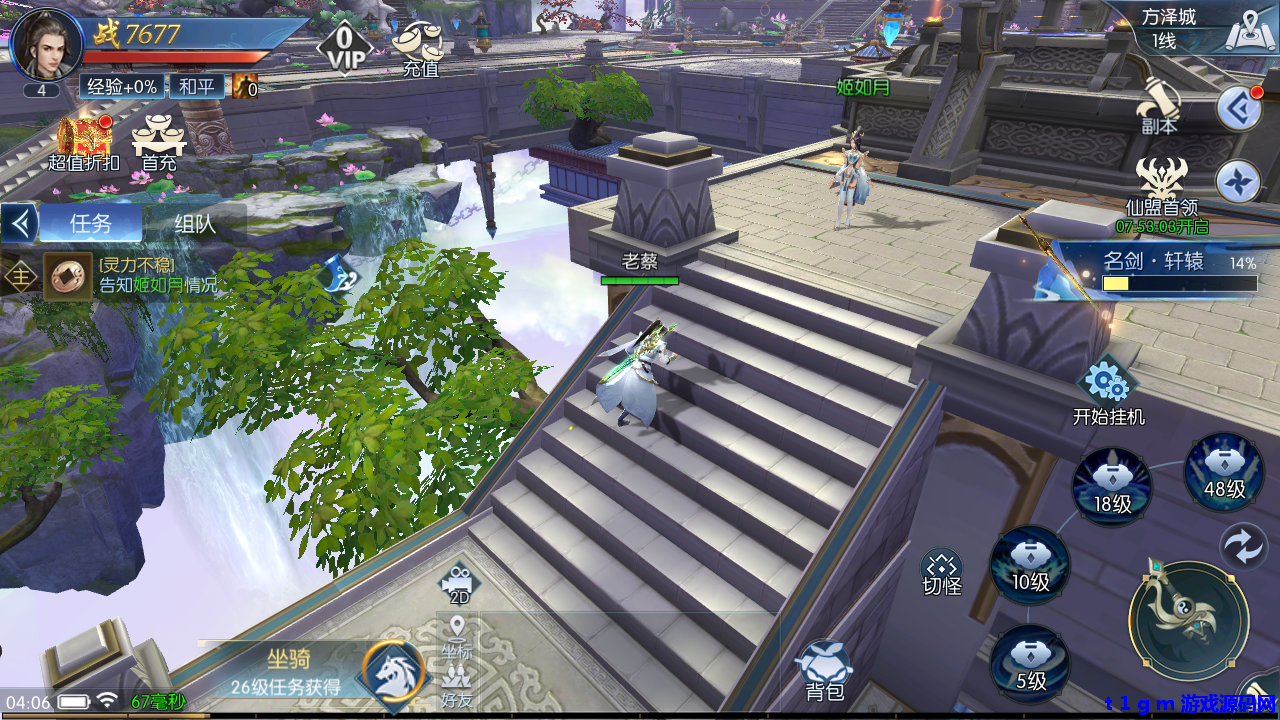
Task: Open the player avatar portrait
Action: (x=46, y=44)
